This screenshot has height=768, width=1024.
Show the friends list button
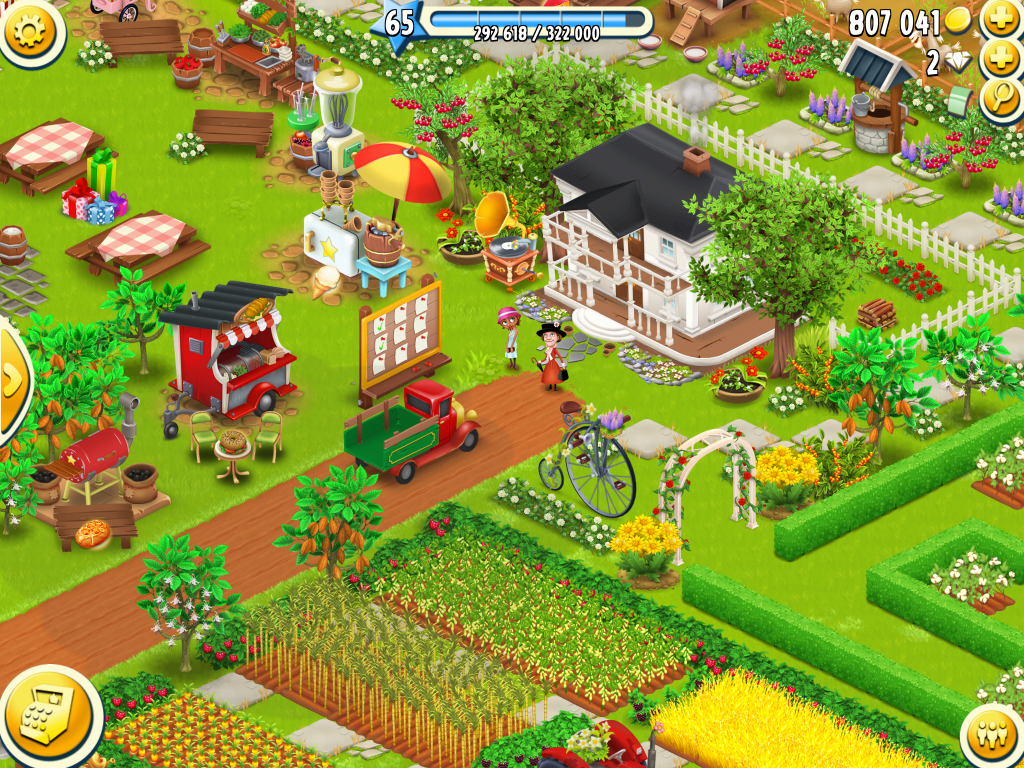coord(994,736)
